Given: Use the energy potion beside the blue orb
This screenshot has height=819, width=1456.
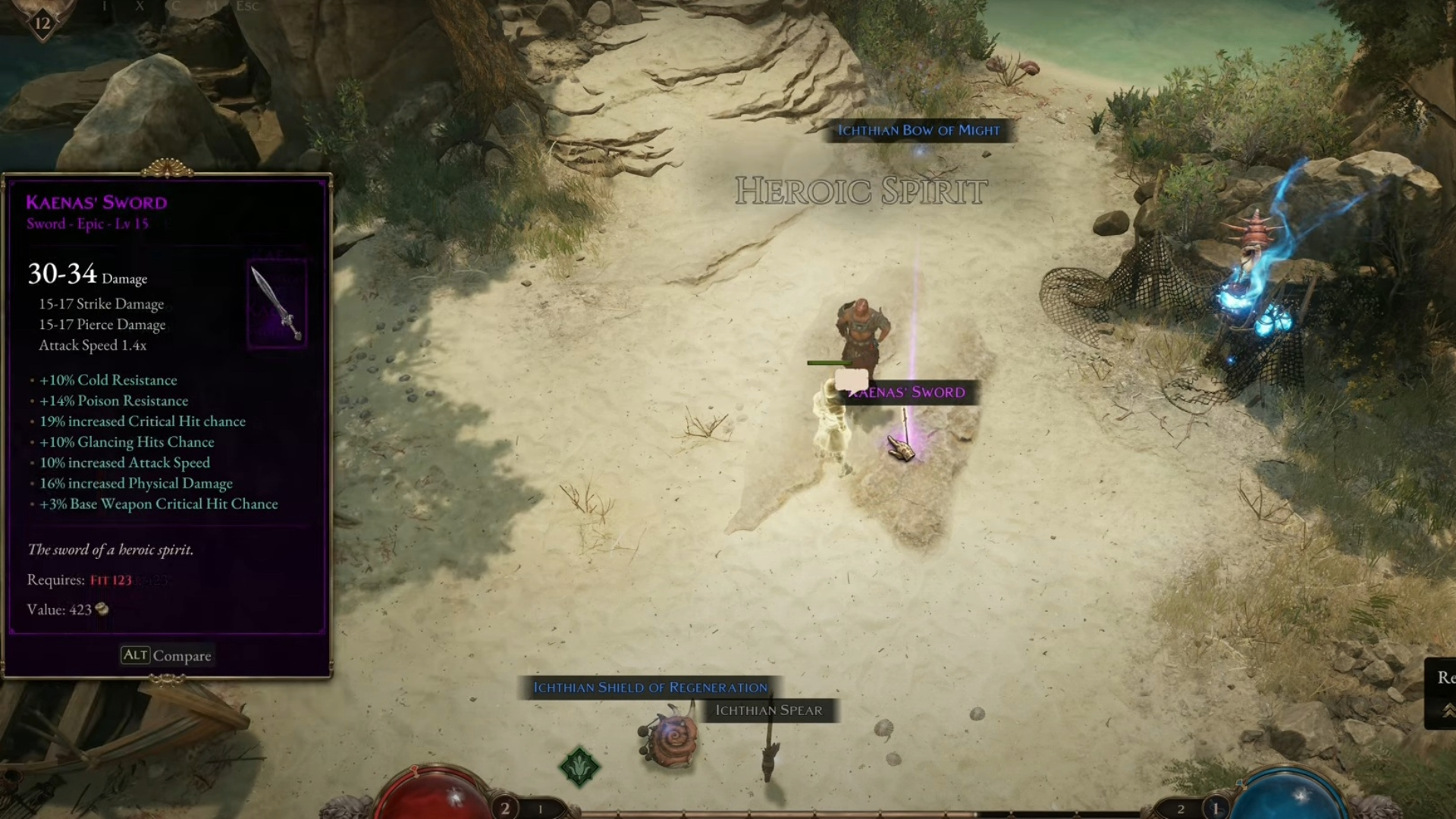Looking at the screenshot, I should tap(1216, 808).
